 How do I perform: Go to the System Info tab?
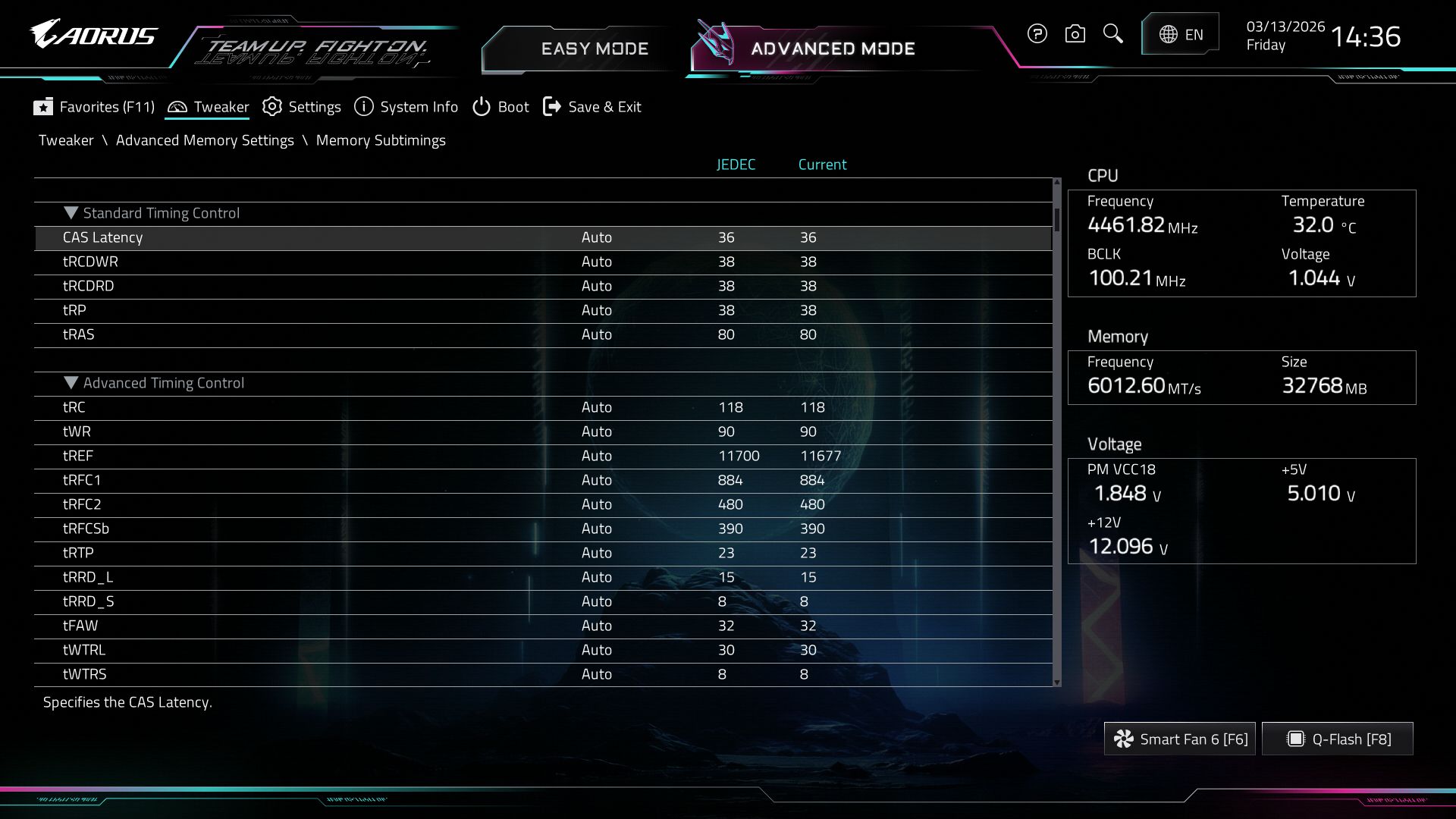406,107
